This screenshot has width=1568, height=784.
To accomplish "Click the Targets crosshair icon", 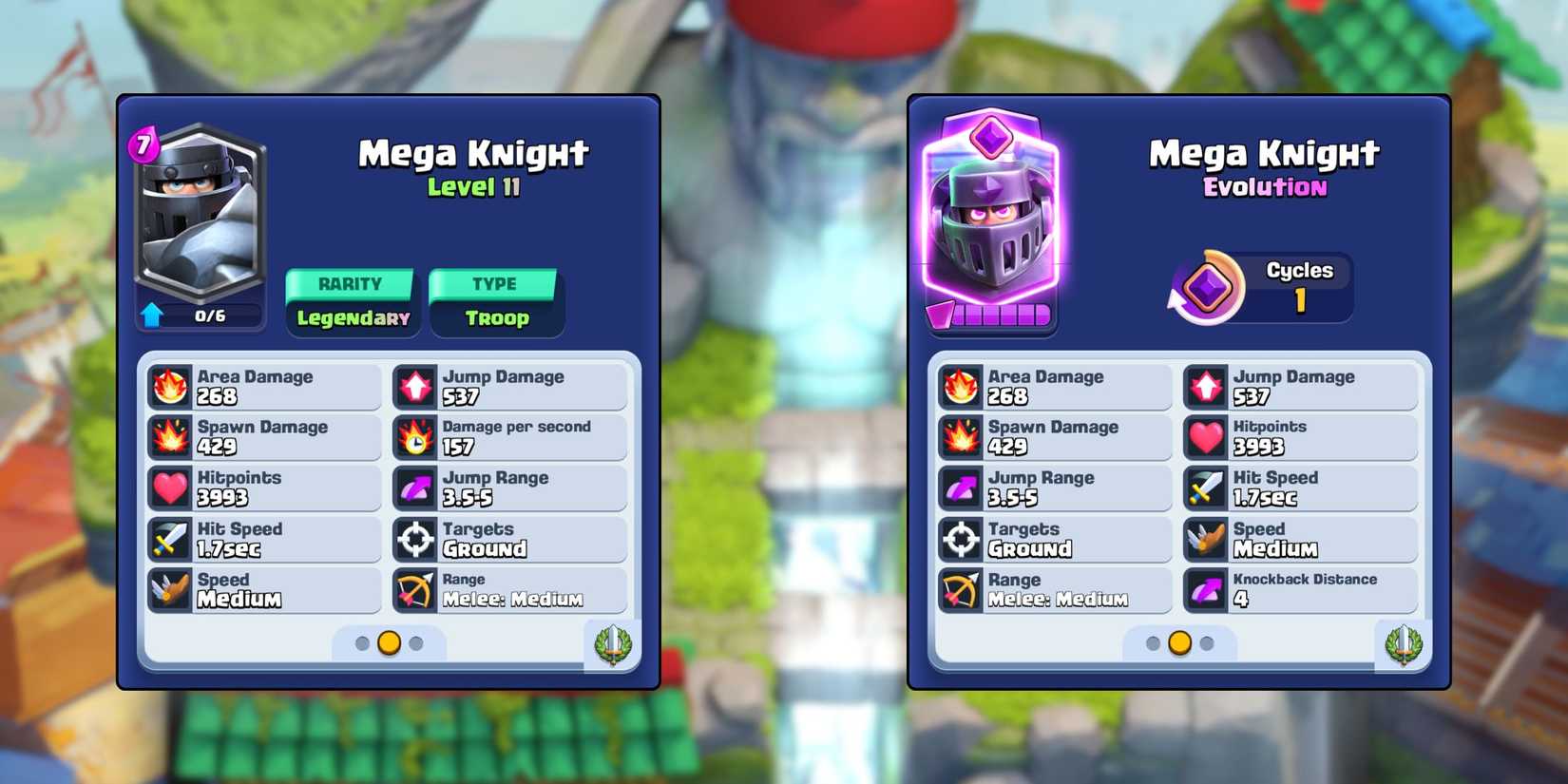I will [415, 539].
